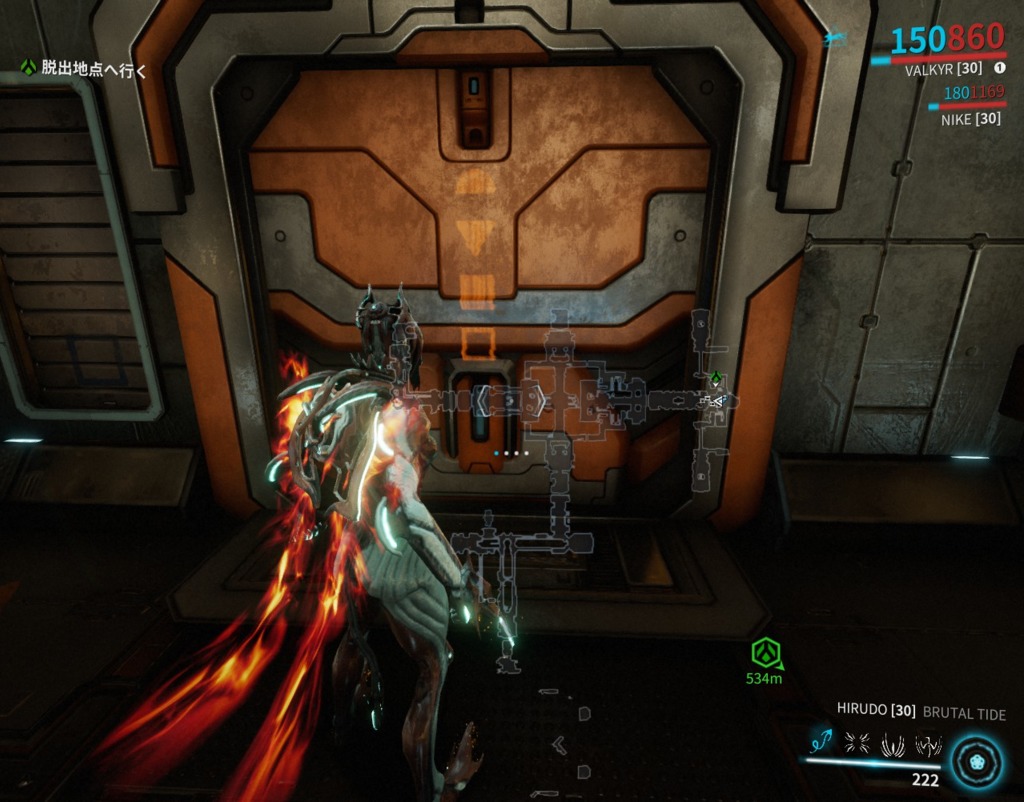Open the 脱出地点へ行く objective tracker

[x=84, y=69]
